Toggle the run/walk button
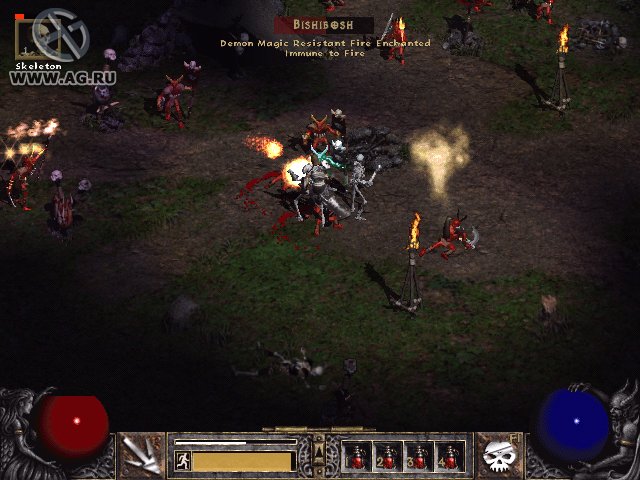640x480 pixels. pyautogui.click(x=183, y=460)
